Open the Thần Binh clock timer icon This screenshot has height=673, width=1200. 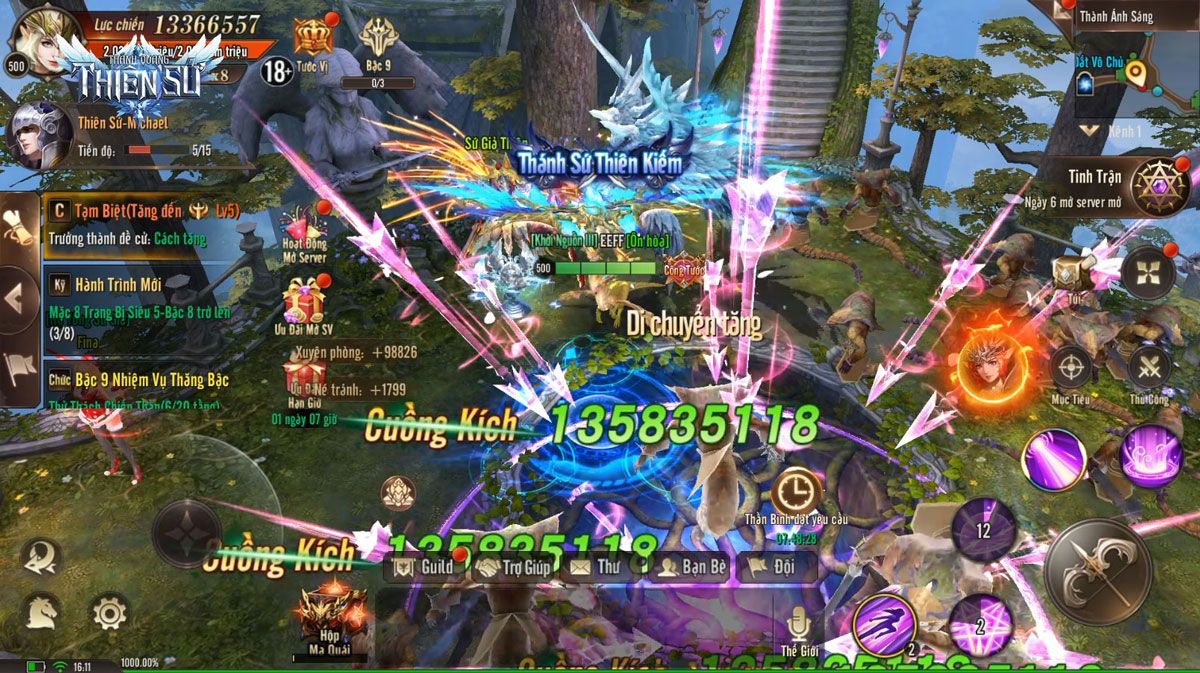coord(796,492)
